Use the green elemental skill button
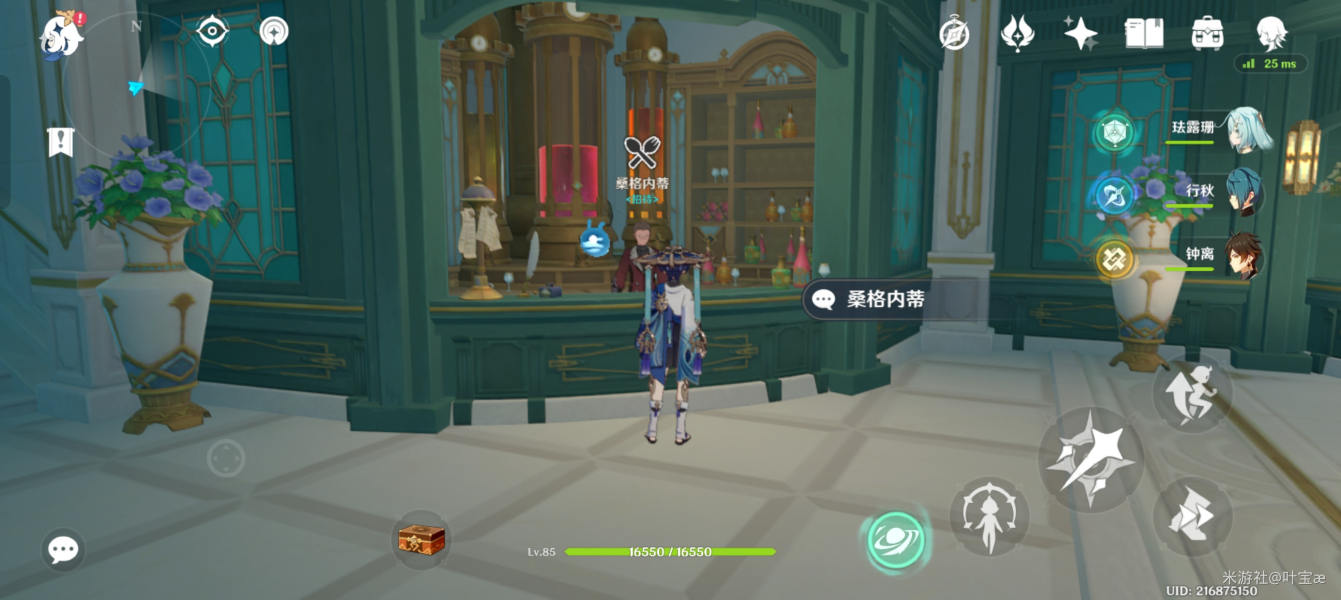 (895, 541)
